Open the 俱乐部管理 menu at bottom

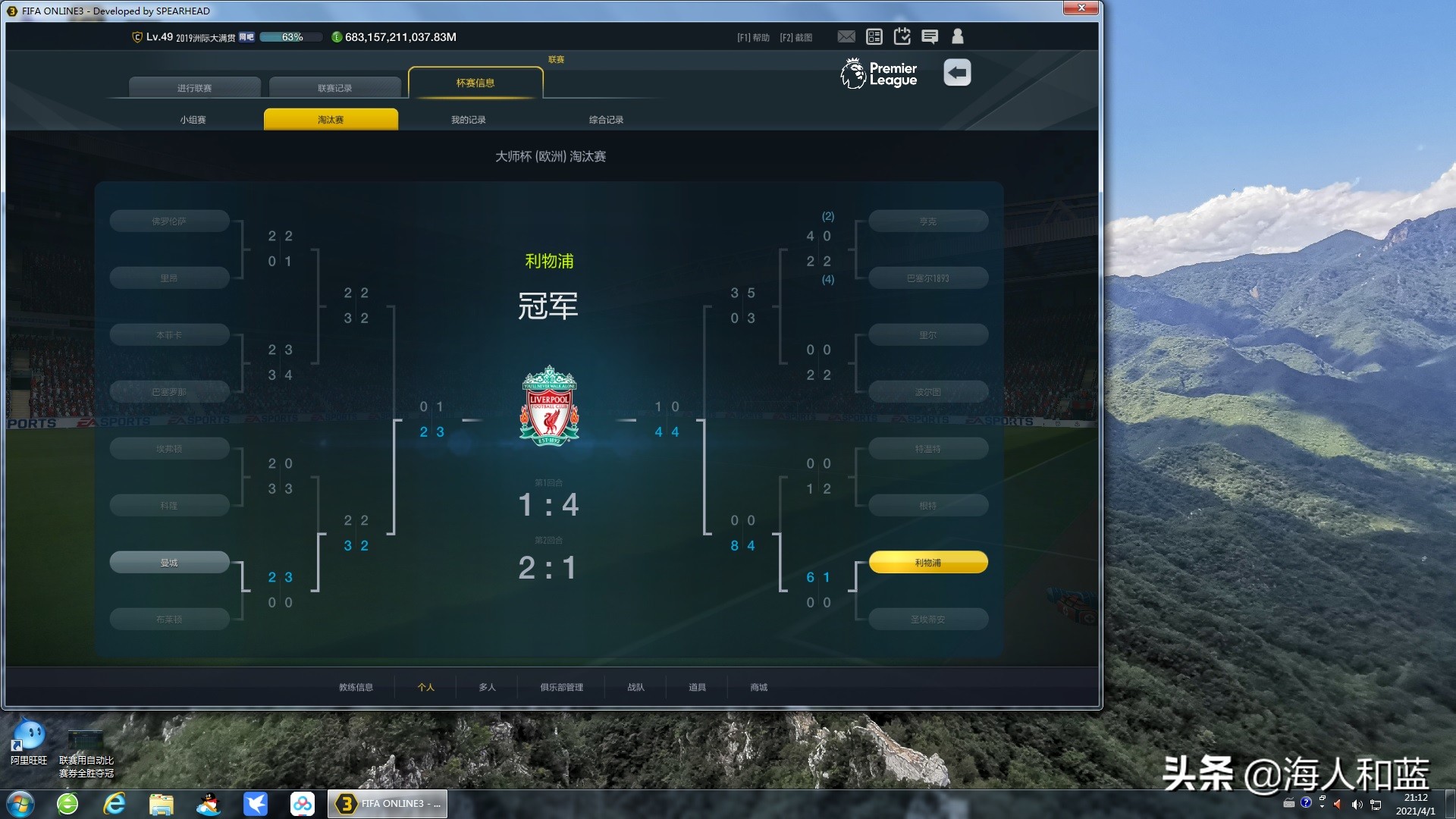(560, 687)
